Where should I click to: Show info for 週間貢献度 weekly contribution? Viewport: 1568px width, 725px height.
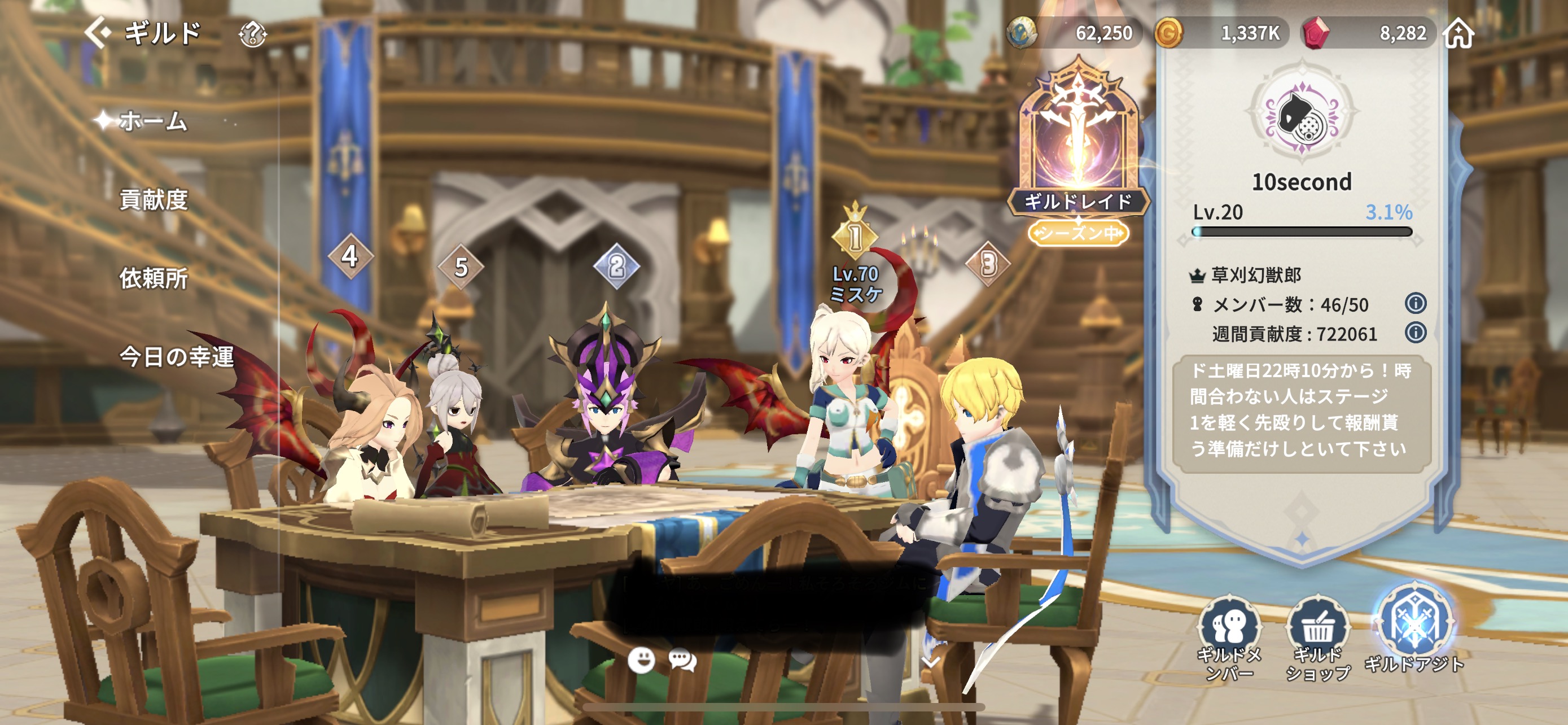tap(1415, 333)
